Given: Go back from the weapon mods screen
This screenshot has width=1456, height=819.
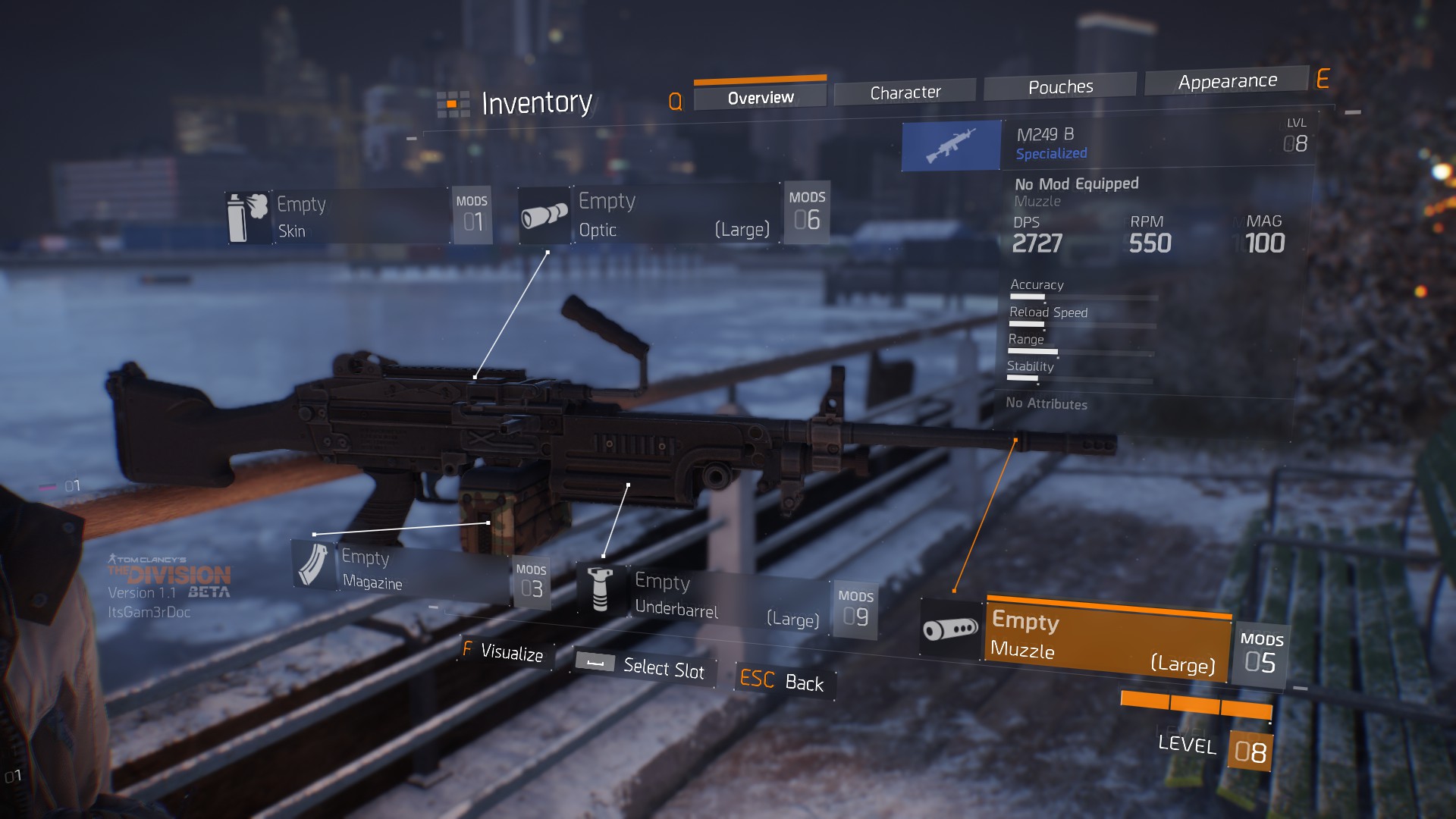Looking at the screenshot, I should pyautogui.click(x=783, y=681).
